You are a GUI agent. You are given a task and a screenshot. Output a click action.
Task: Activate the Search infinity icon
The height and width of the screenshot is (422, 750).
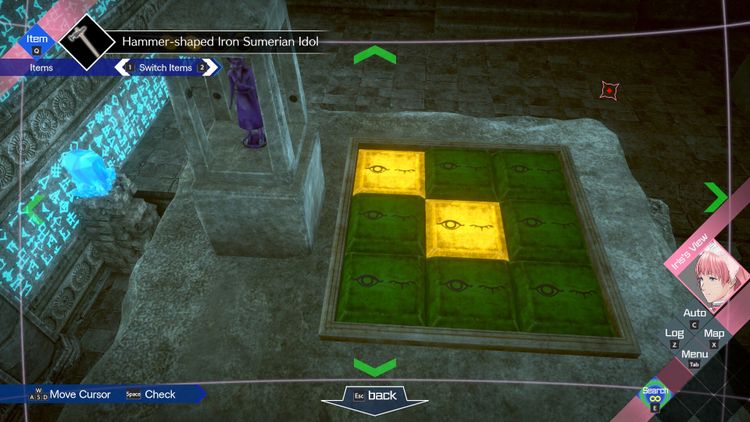[656, 399]
